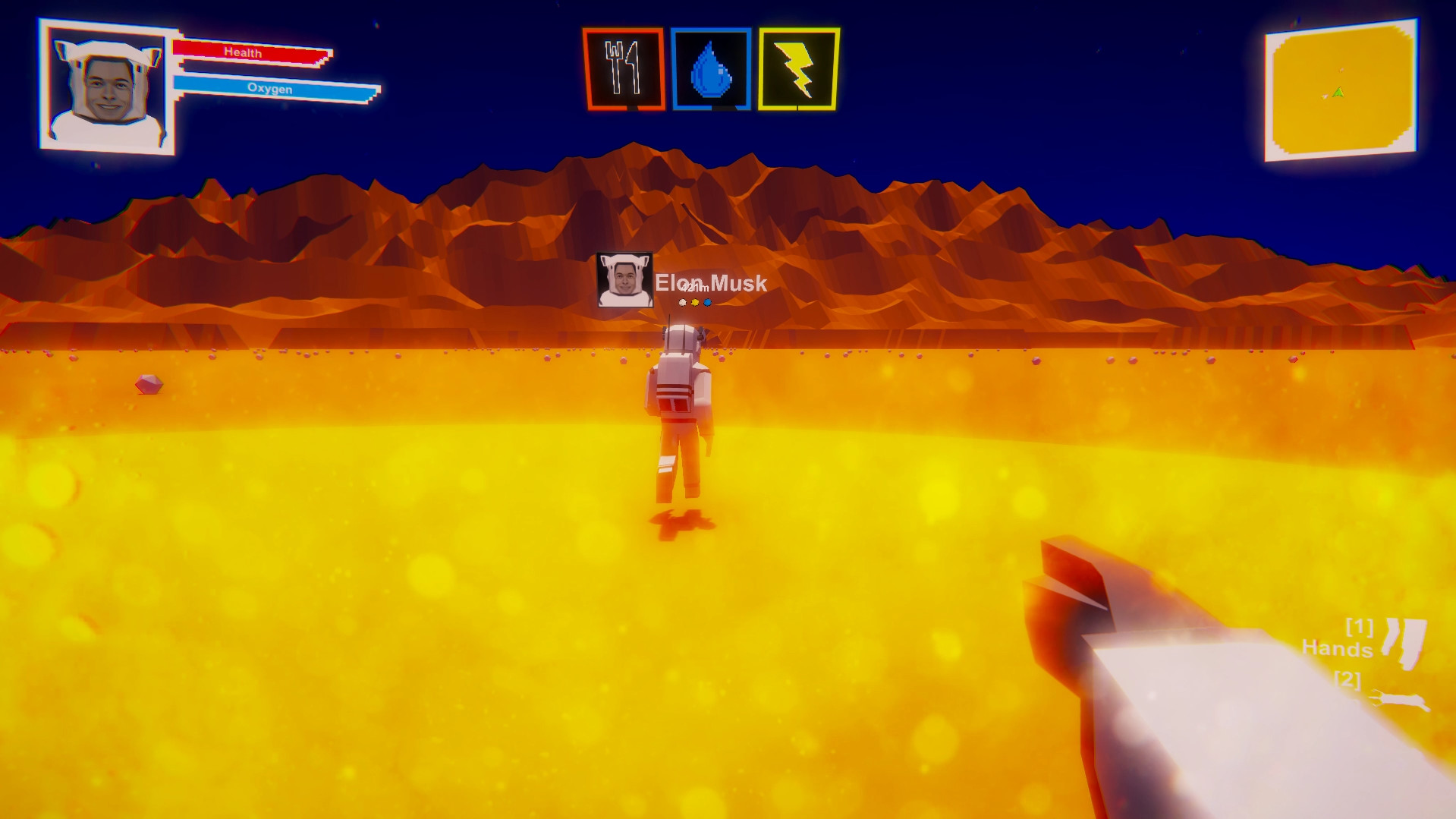This screenshot has width=1456, height=819.
Task: Toggle the white status dot under Elon Musk
Action: tap(682, 301)
